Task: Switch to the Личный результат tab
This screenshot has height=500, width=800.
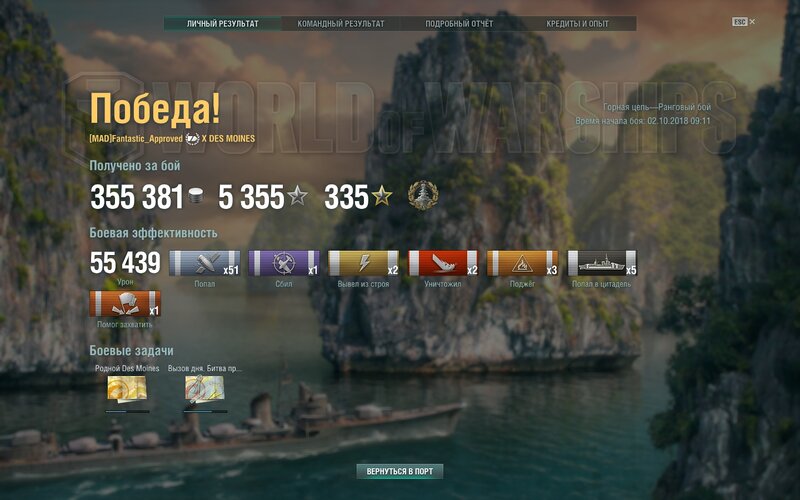Action: click(222, 24)
